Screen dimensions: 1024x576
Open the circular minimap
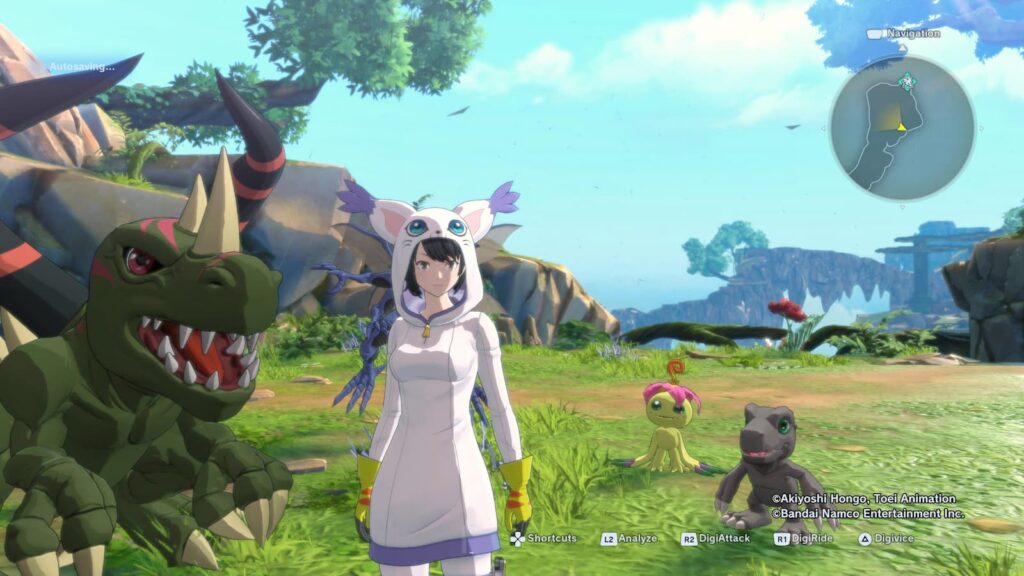[x=901, y=128]
